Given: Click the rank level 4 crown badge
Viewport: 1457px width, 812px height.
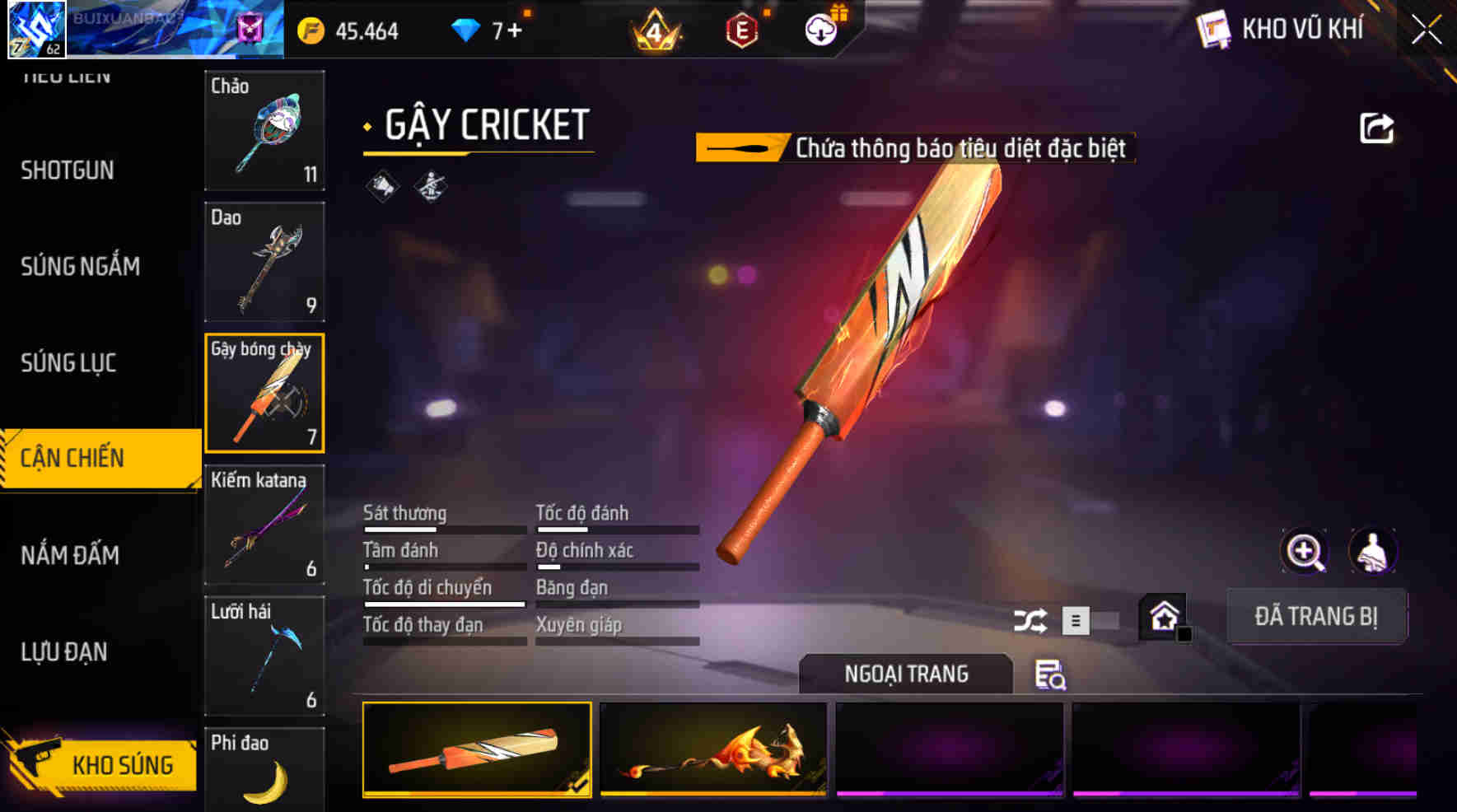Looking at the screenshot, I should pos(655,30).
